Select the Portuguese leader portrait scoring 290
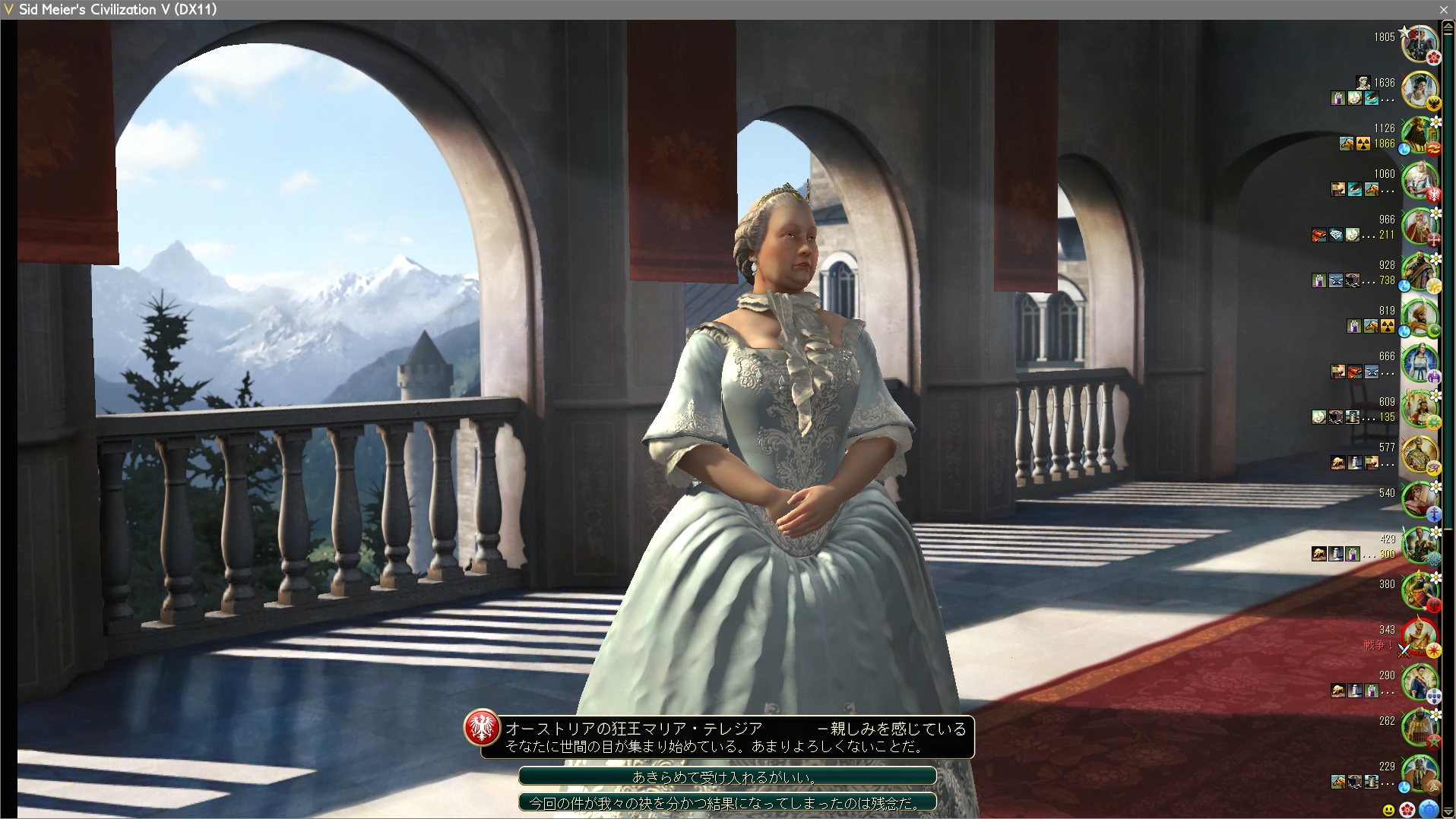 click(x=1419, y=682)
